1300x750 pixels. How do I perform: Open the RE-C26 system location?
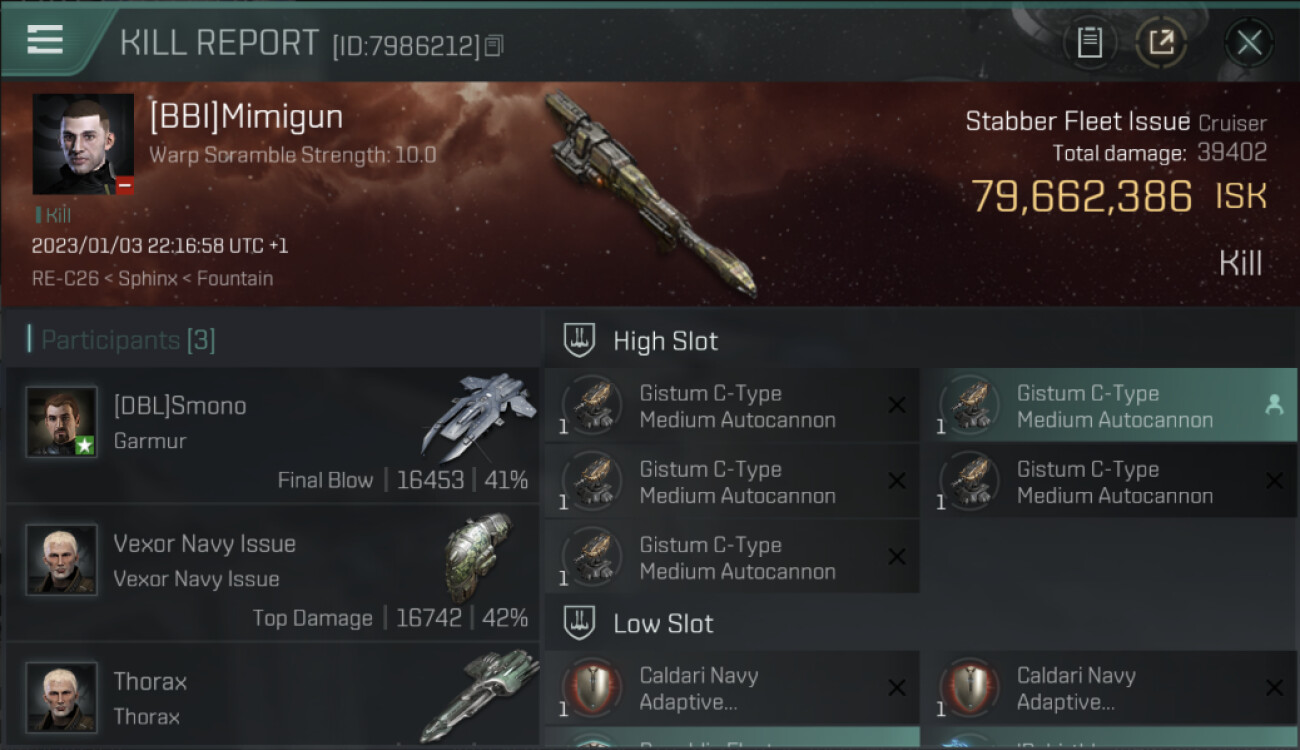tap(65, 279)
